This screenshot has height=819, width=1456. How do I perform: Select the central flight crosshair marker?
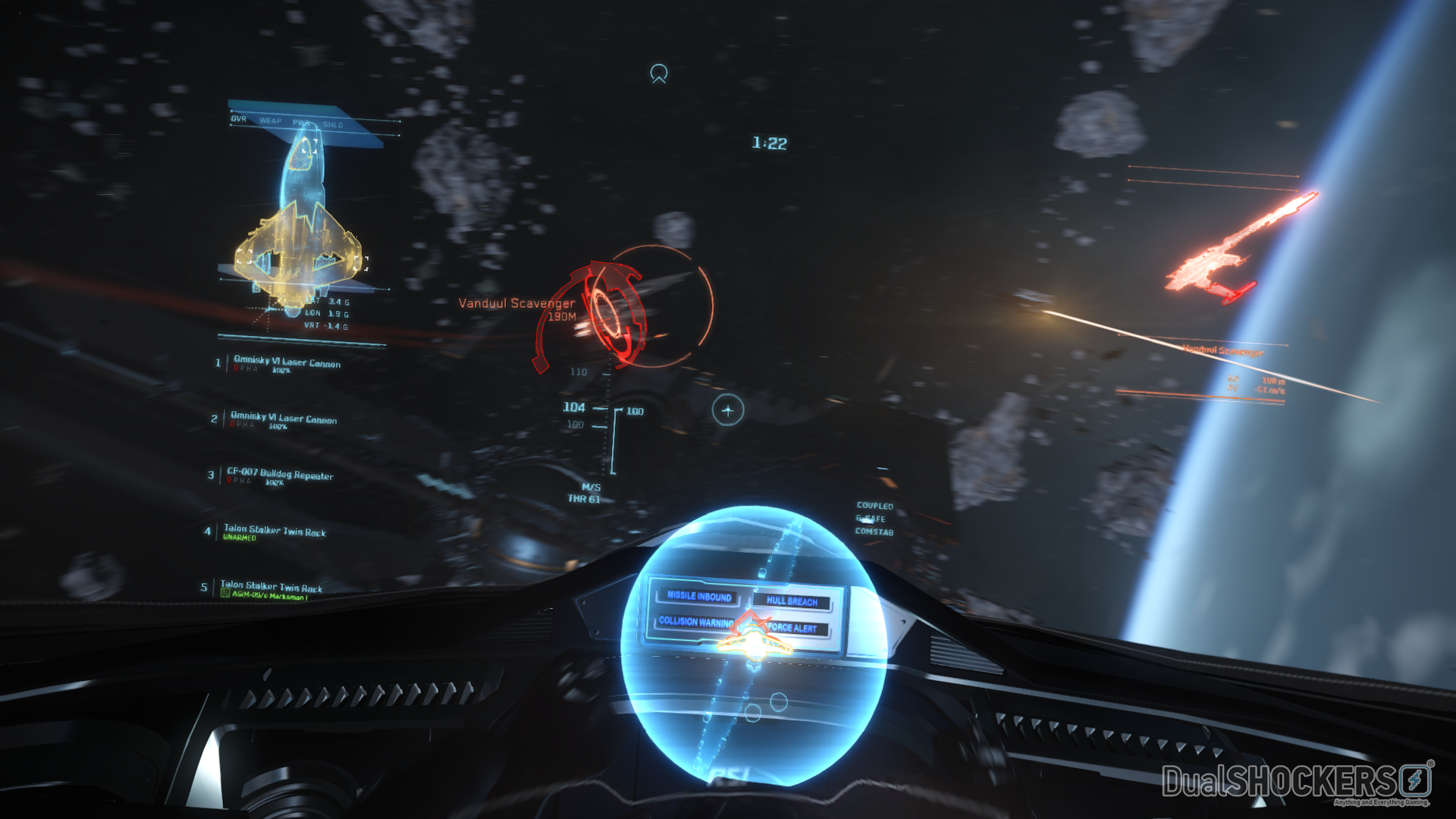pos(728,410)
